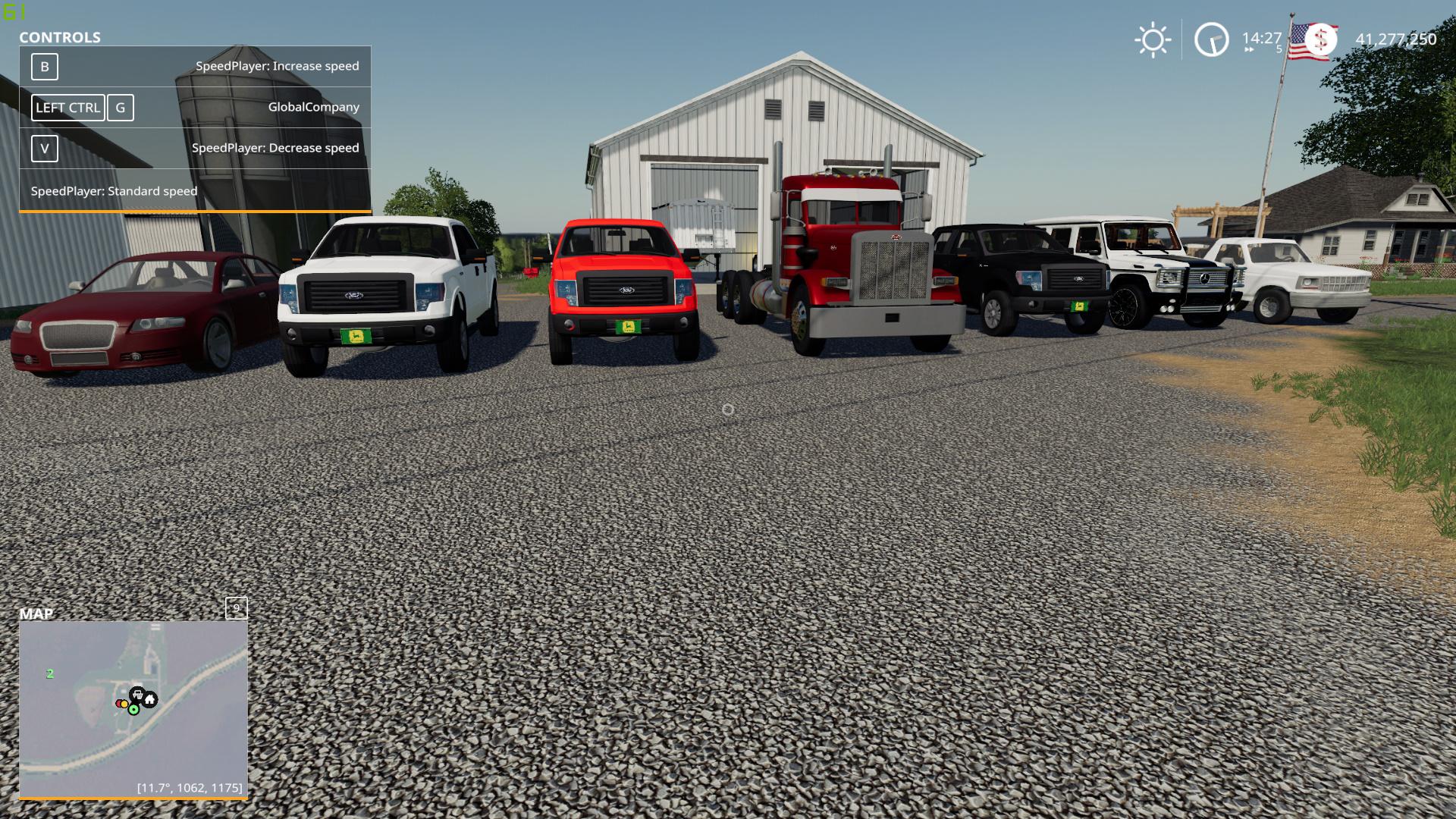Click the farmhouse home icon on the minimap
This screenshot has width=1456, height=819.
pos(149,699)
